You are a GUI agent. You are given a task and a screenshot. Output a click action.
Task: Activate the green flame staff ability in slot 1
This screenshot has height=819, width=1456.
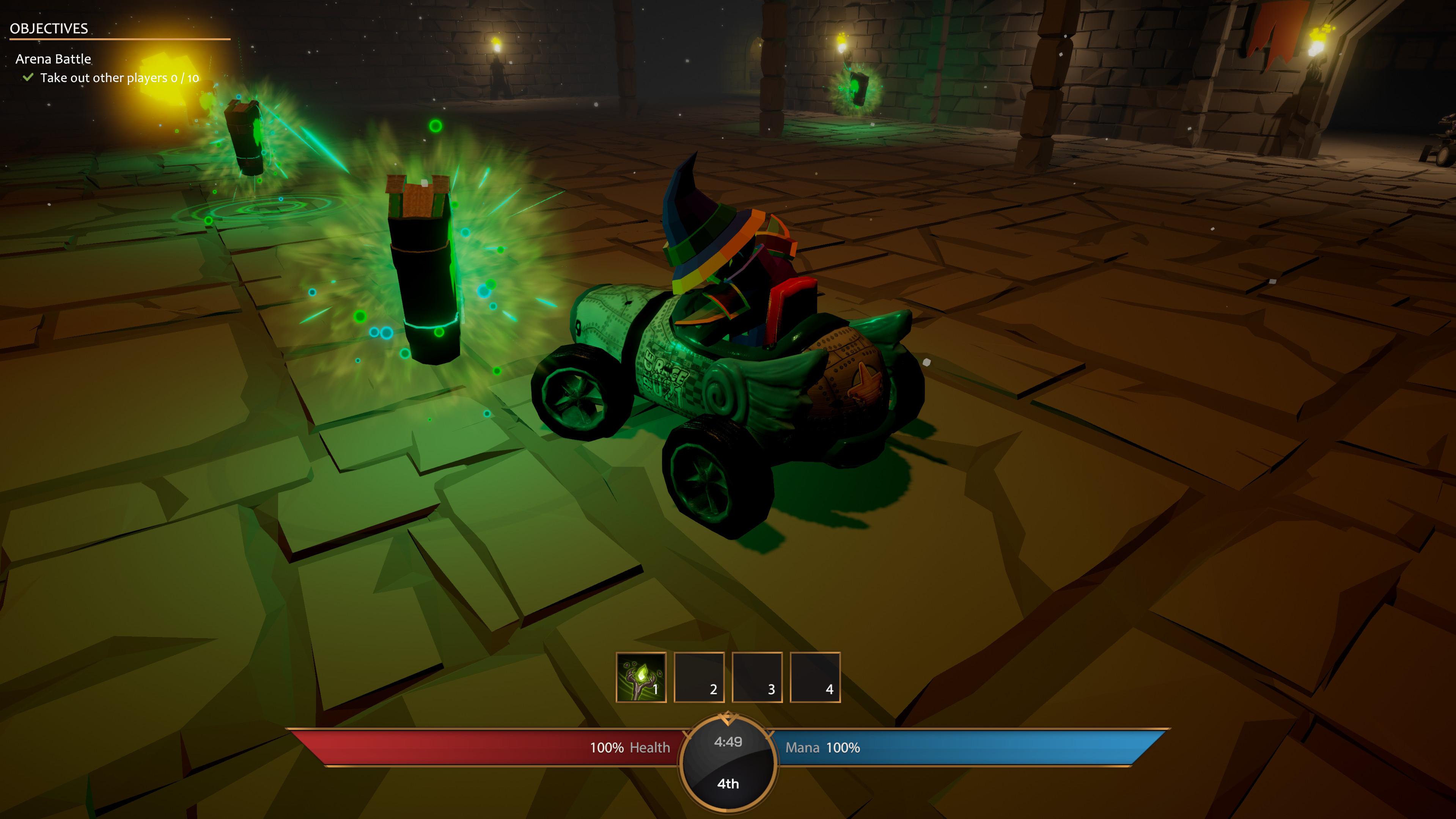pos(641,678)
